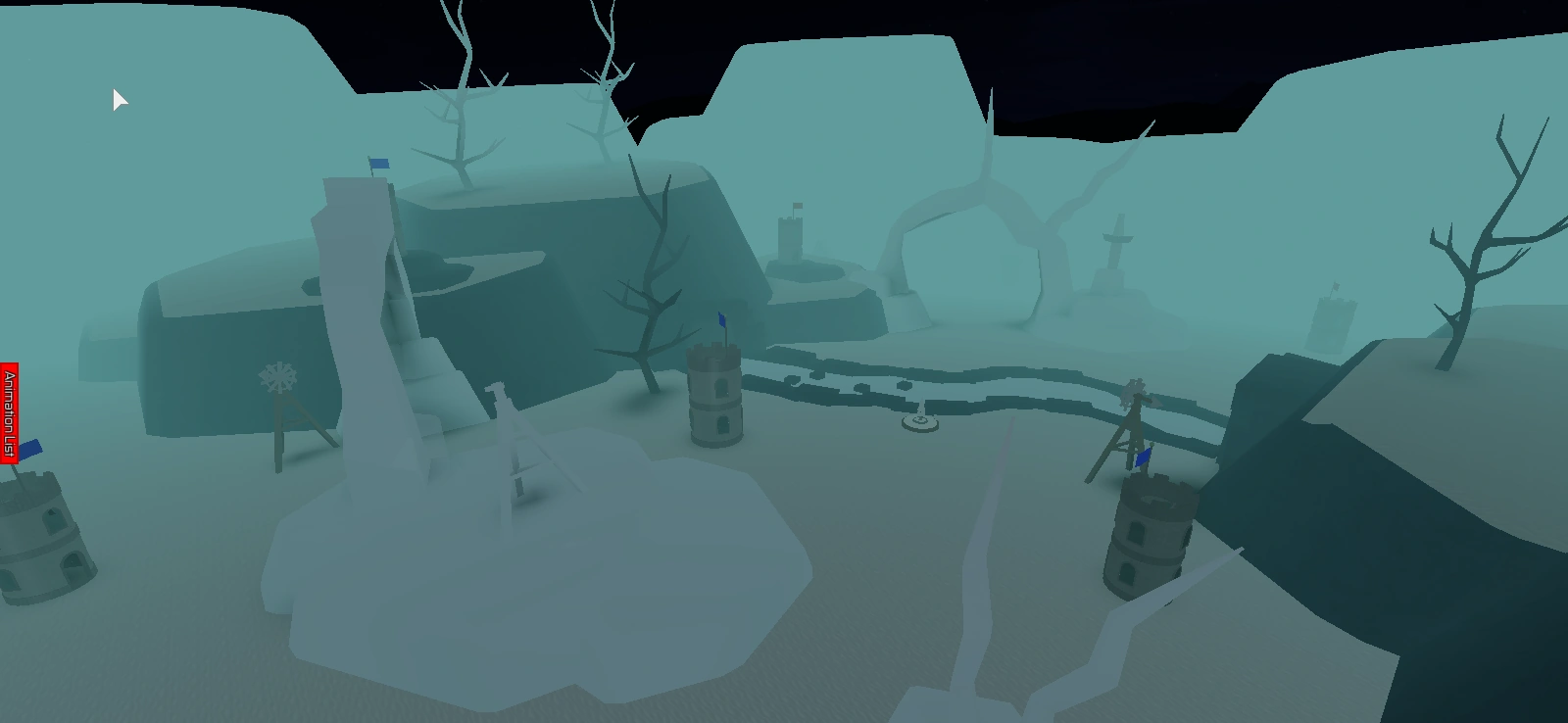Image resolution: width=1568 pixels, height=723 pixels.
Task: Click the blue flag on the far-left tower
Action: (31, 449)
